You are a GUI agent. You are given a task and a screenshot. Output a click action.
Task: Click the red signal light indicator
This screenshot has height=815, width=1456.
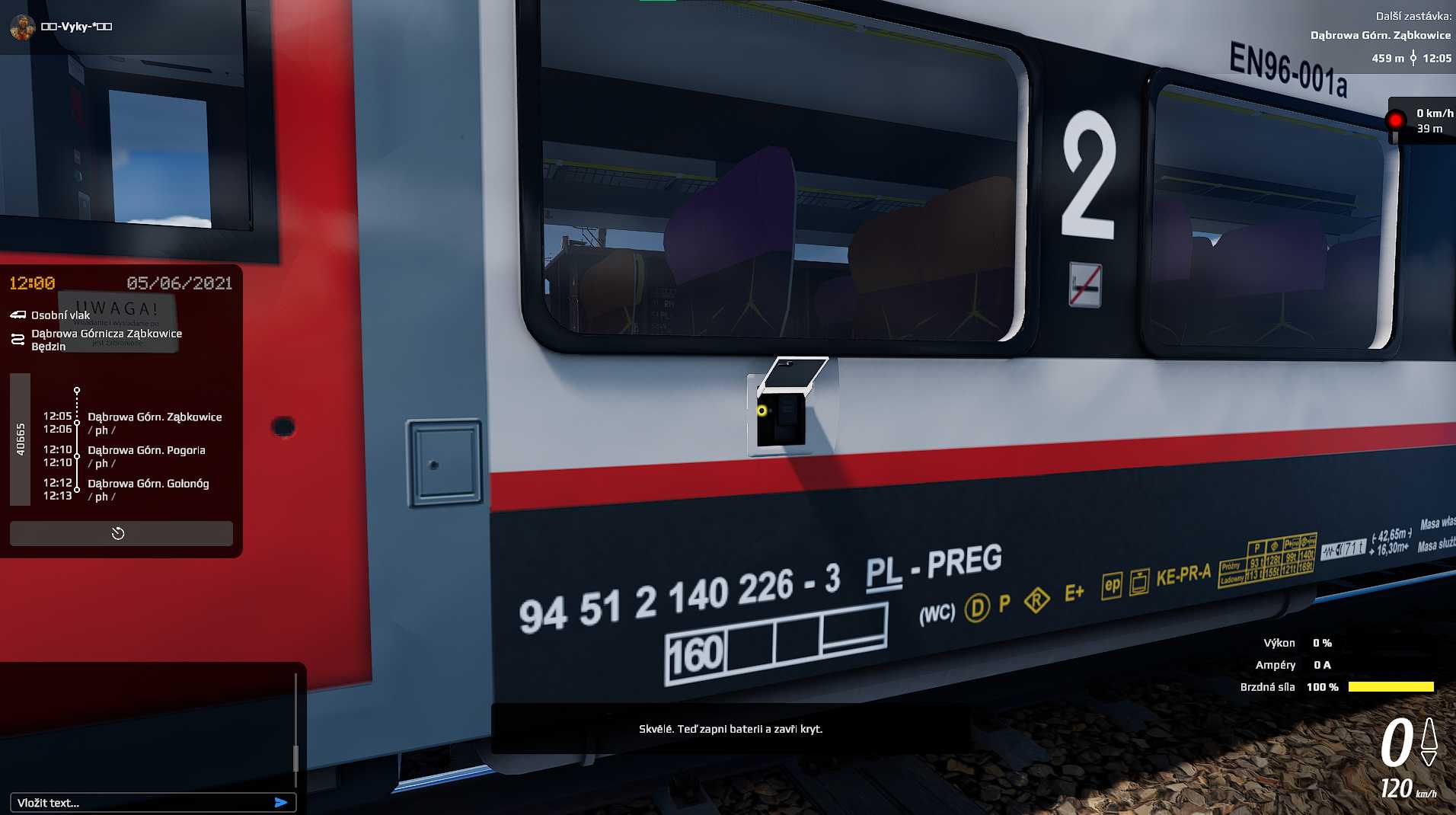[x=1396, y=119]
